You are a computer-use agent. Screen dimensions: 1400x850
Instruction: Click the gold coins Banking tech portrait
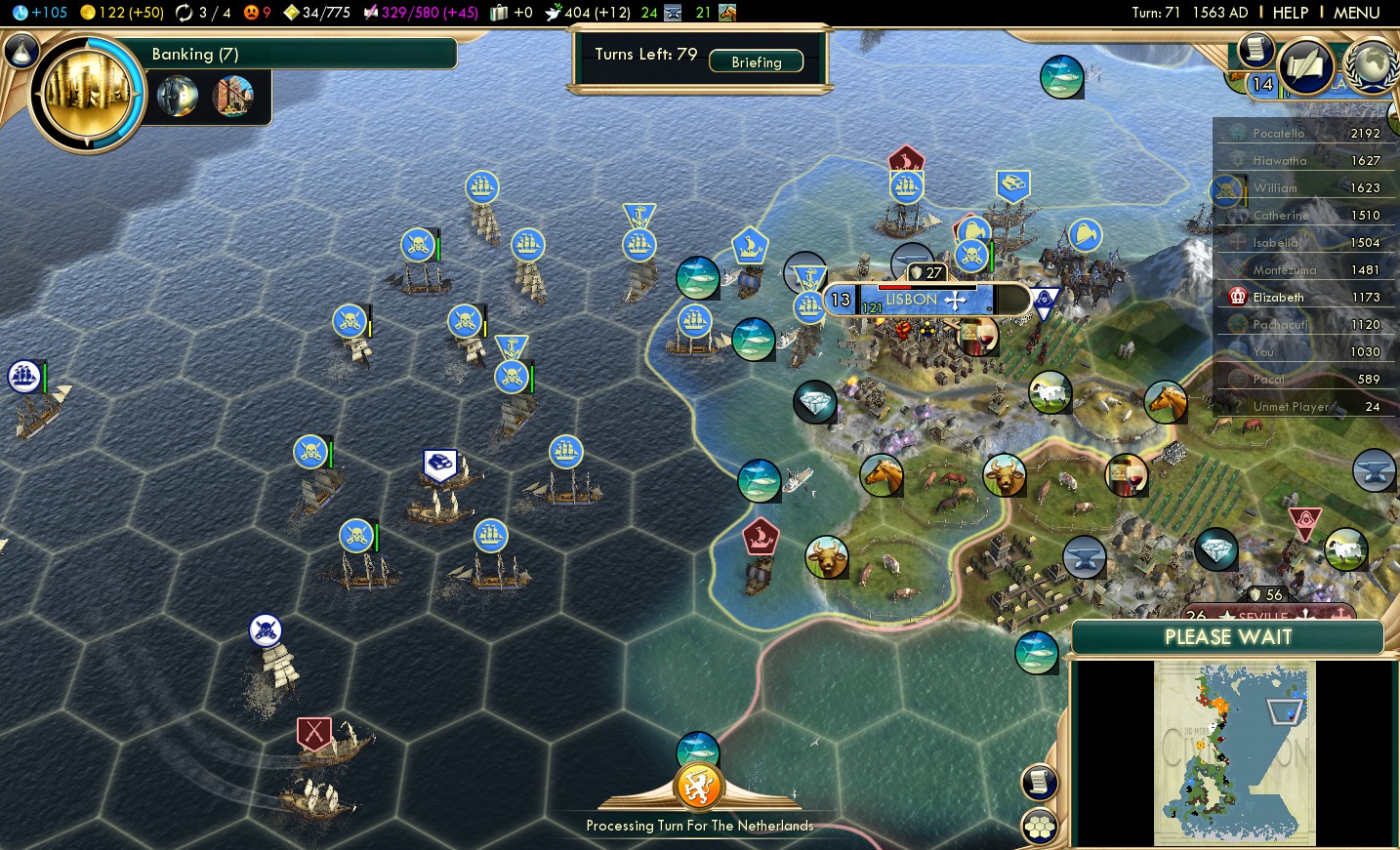88,94
